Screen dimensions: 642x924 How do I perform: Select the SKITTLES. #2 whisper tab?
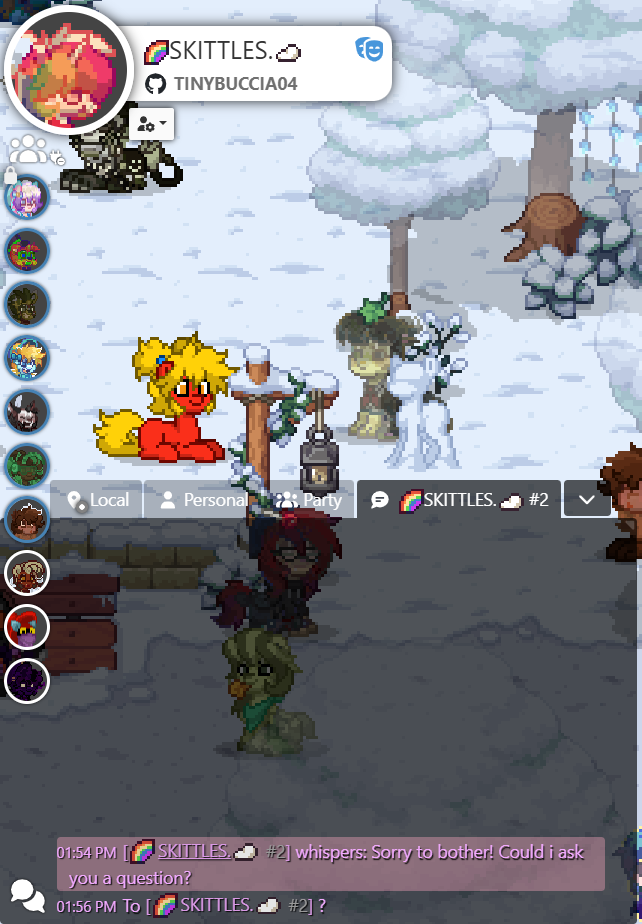459,500
